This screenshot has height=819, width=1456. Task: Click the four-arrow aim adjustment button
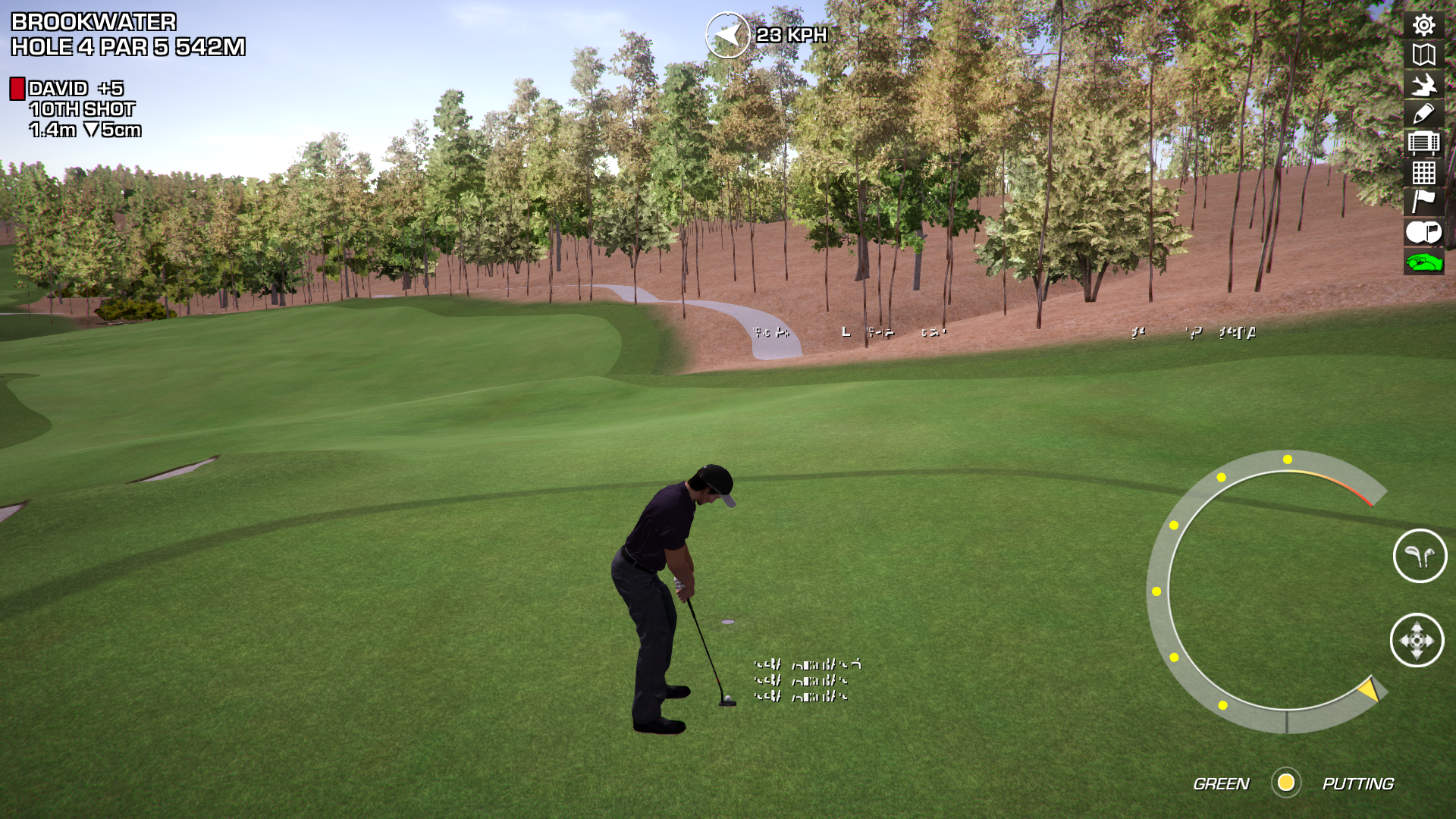tap(1417, 641)
